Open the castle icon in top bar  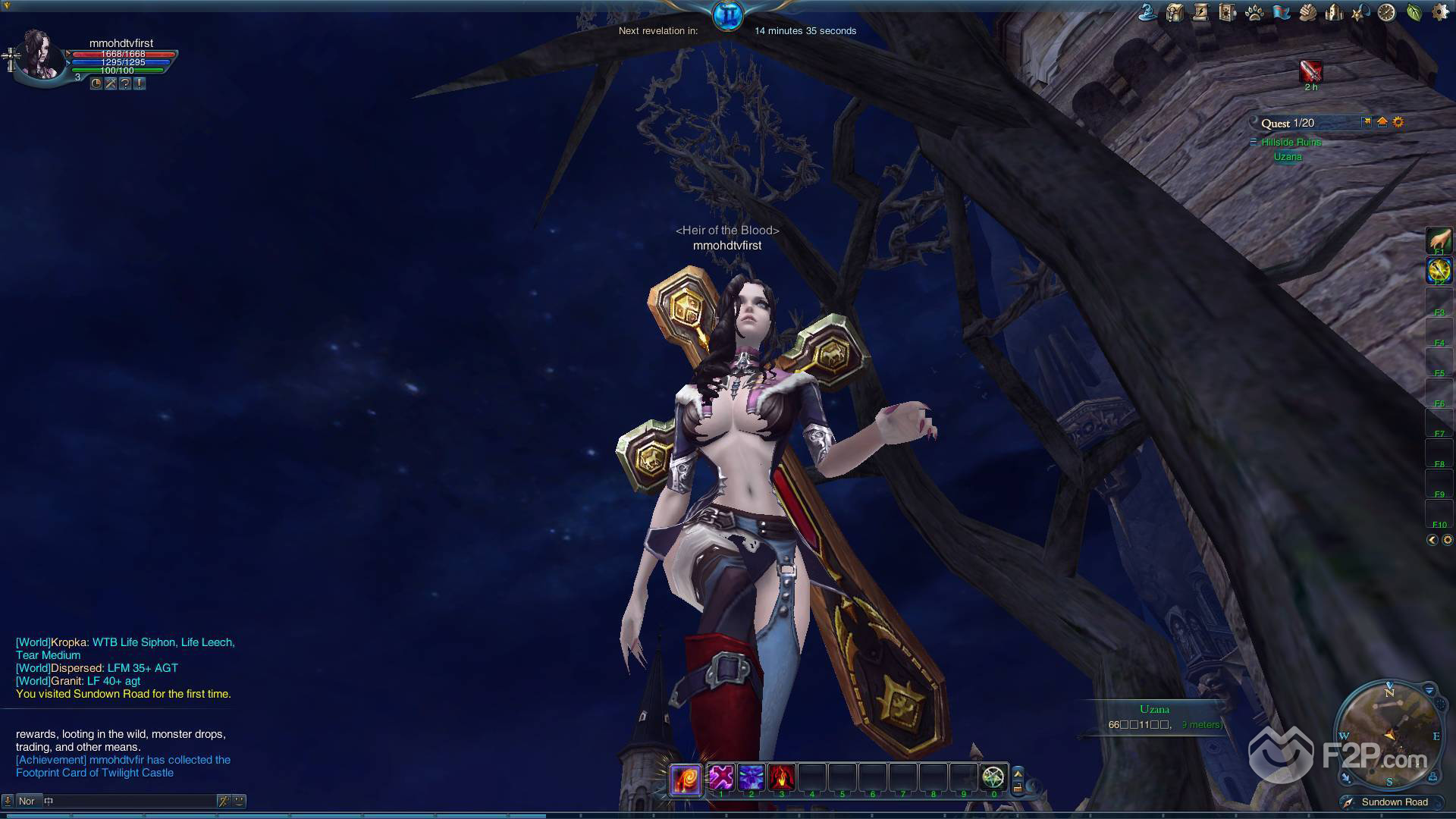tap(1334, 12)
